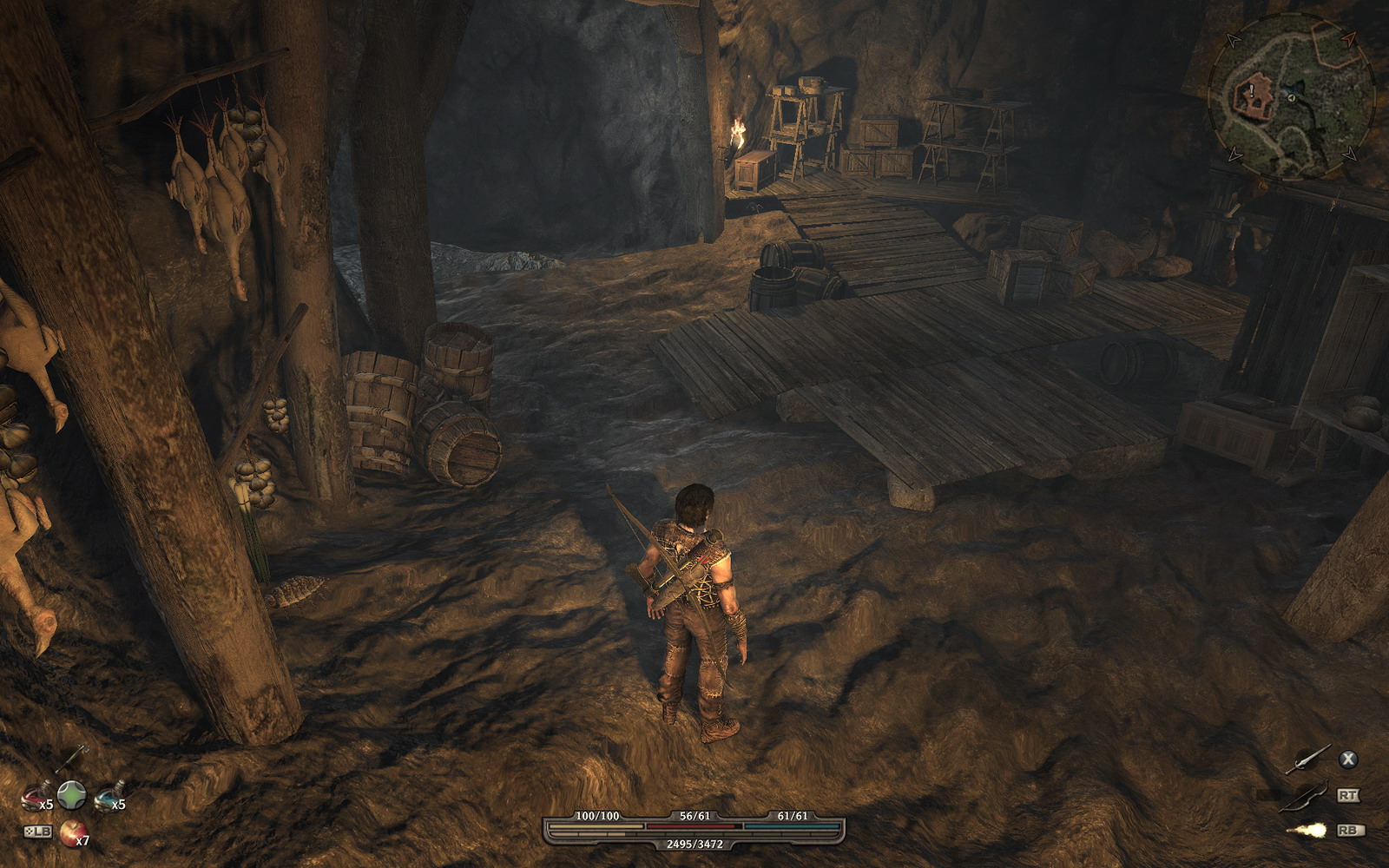Use the red apple quick item
Viewport: 1389px width, 868px height.
[x=71, y=831]
